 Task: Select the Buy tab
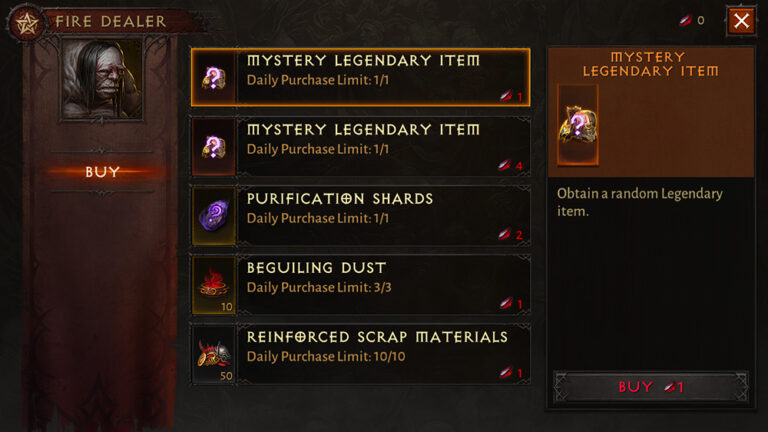point(102,172)
